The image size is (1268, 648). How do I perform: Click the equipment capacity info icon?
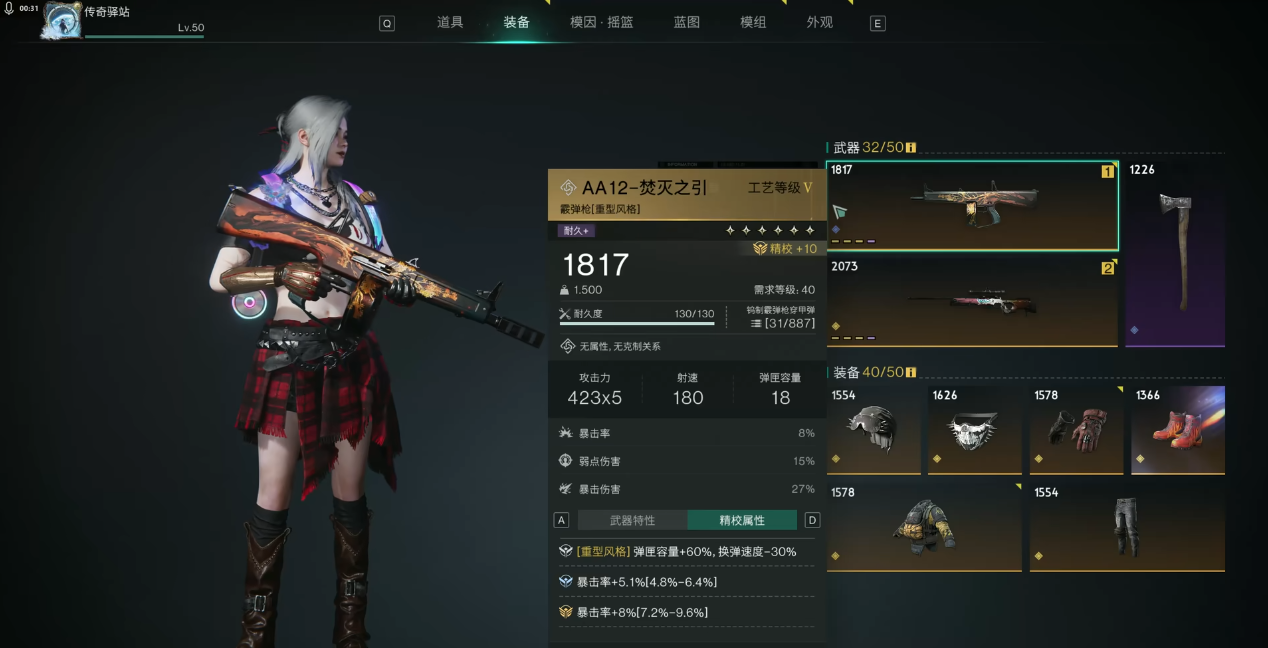click(x=911, y=372)
